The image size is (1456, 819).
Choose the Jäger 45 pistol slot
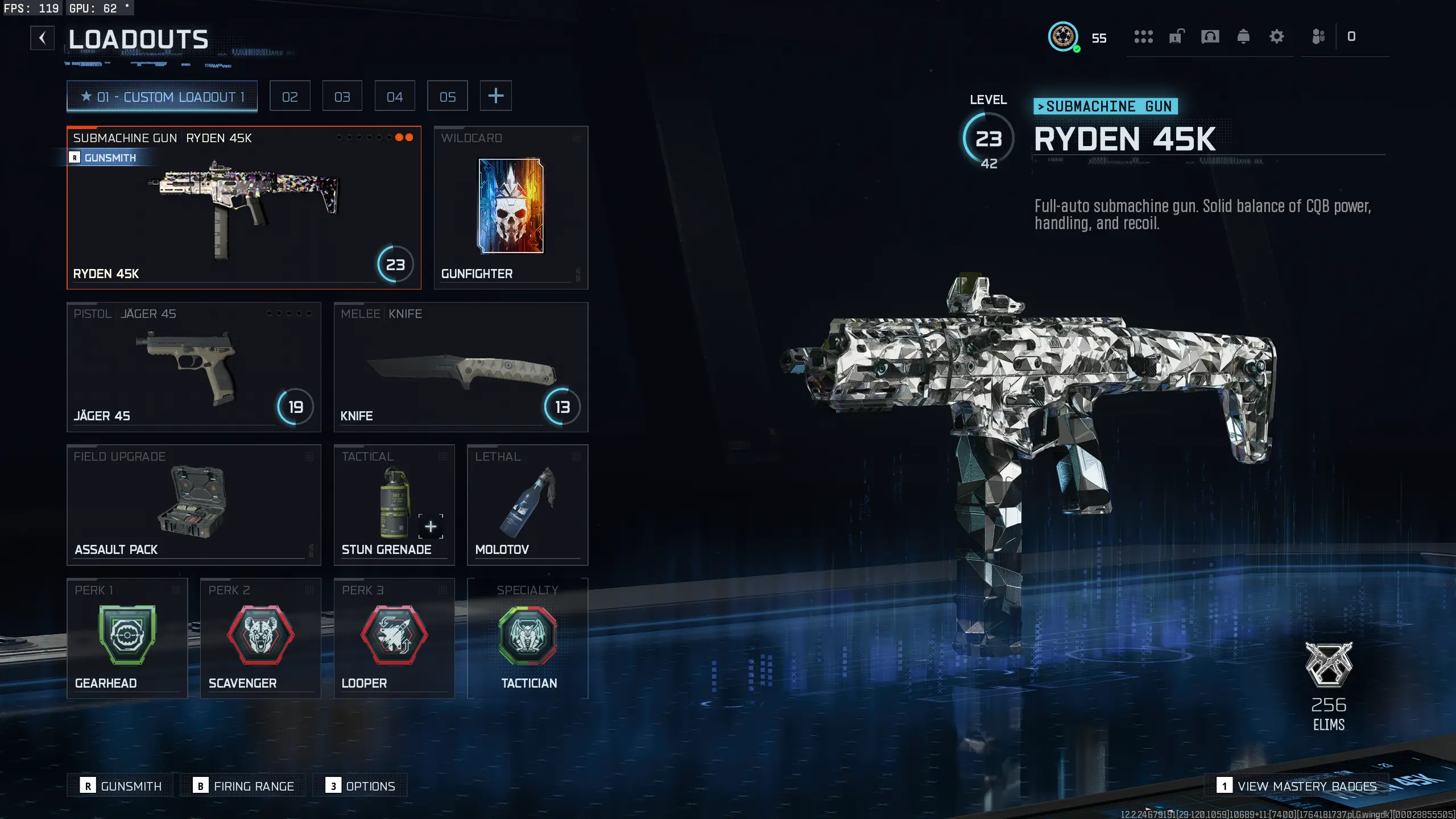coord(193,367)
